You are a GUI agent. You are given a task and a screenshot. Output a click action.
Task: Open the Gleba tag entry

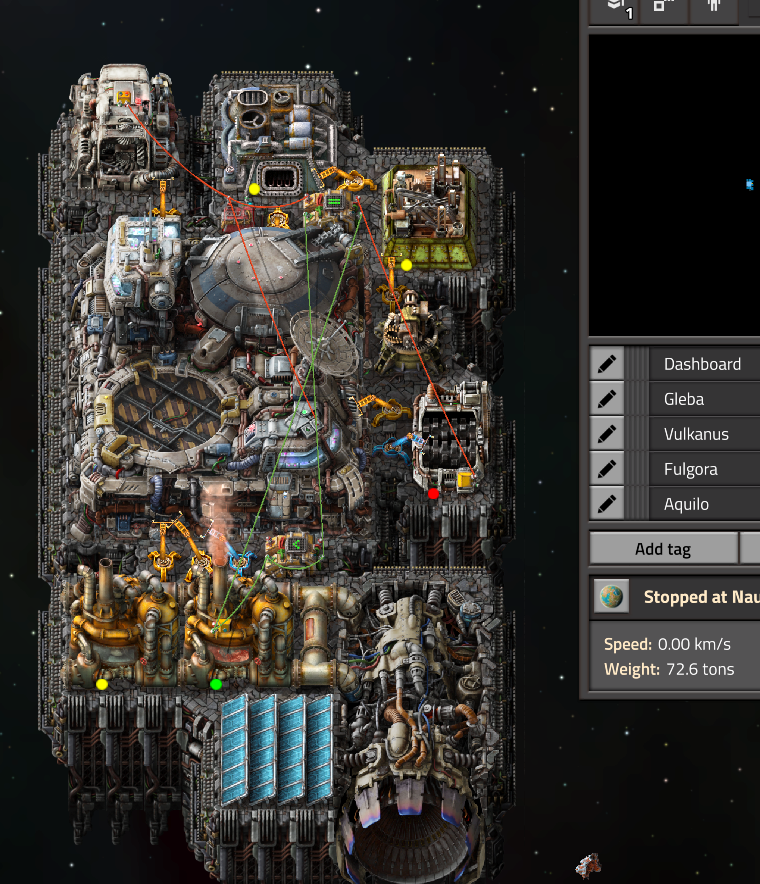click(x=702, y=399)
